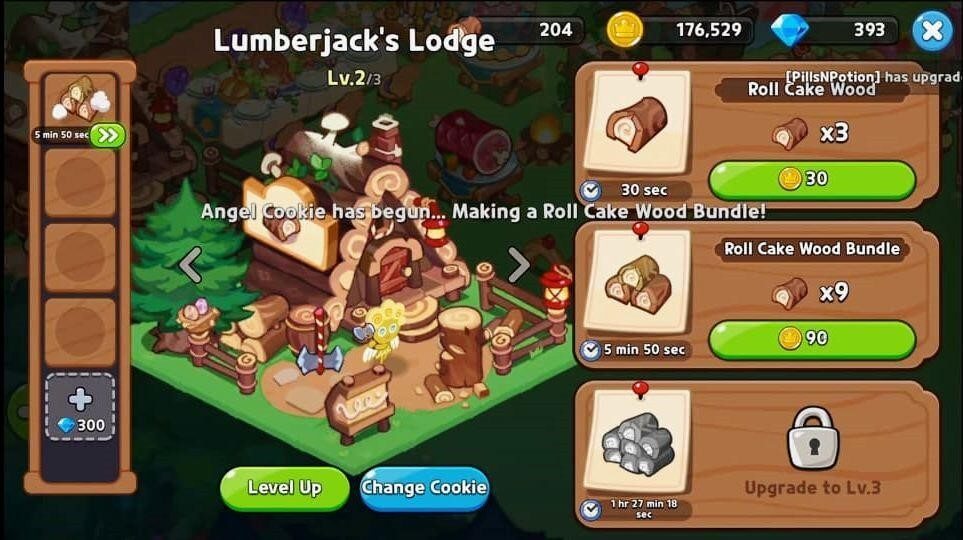Produce Roll Cake Wood Bundle for 90 coins

811,338
